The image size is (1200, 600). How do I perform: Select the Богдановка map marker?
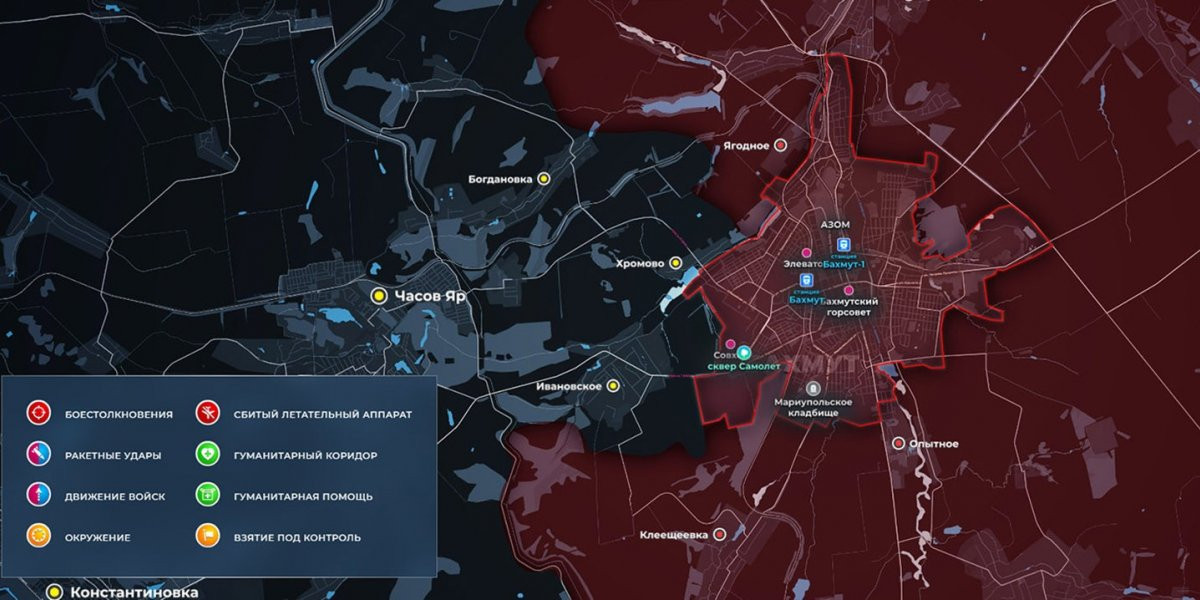544,179
